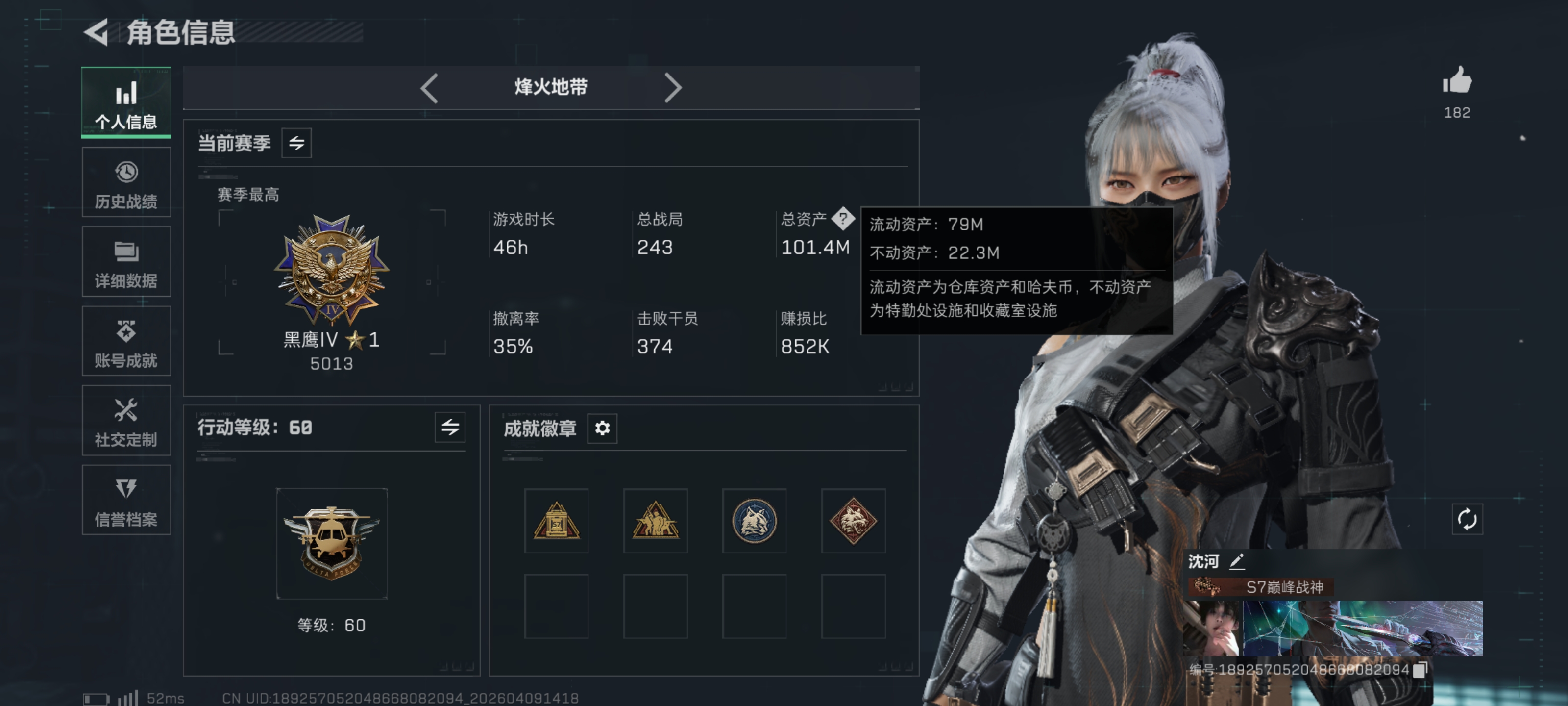Image resolution: width=1568 pixels, height=706 pixels.
Task: Switch to previous game mode with left arrow
Action: (430, 88)
